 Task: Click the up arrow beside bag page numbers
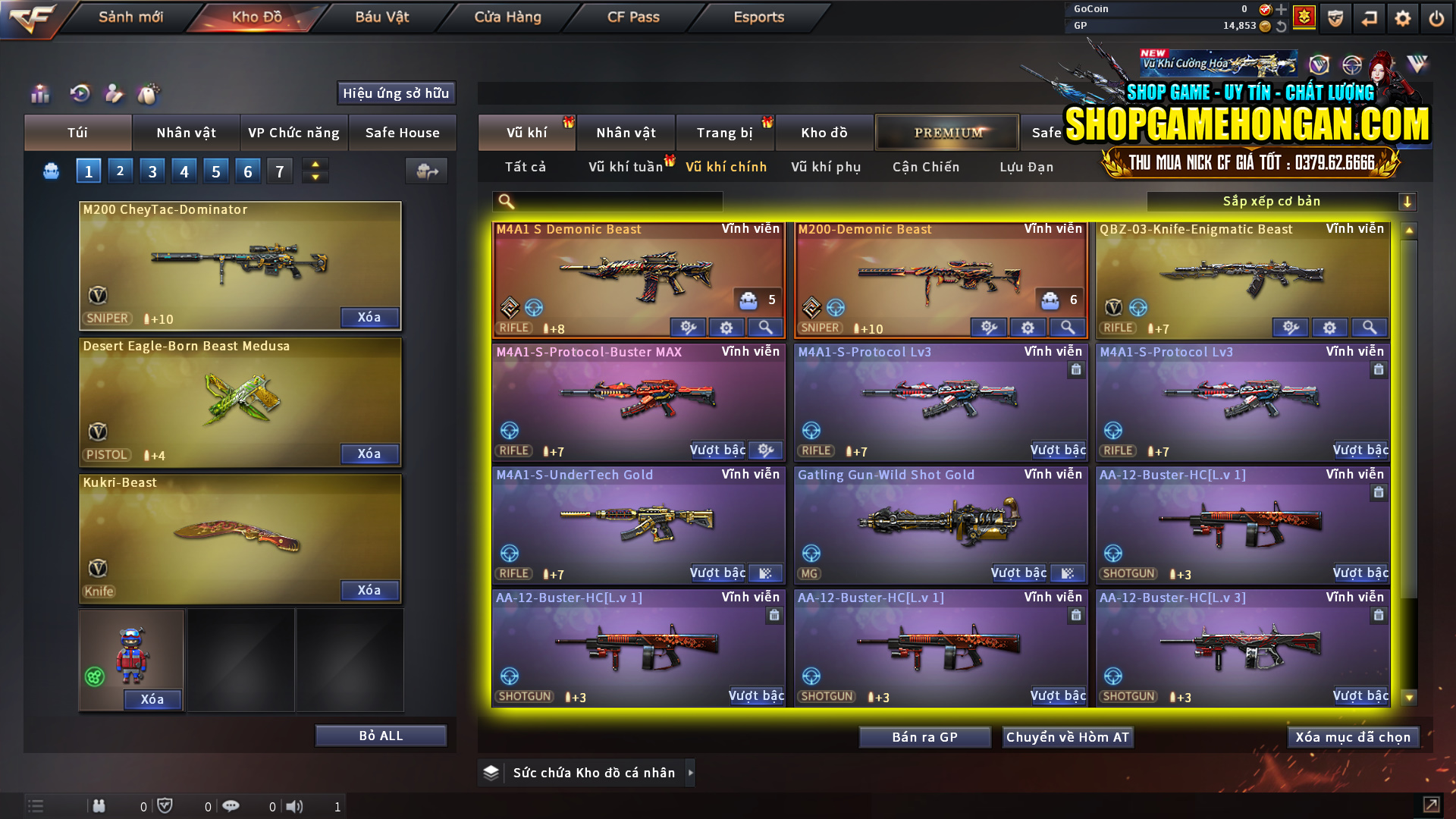point(315,164)
